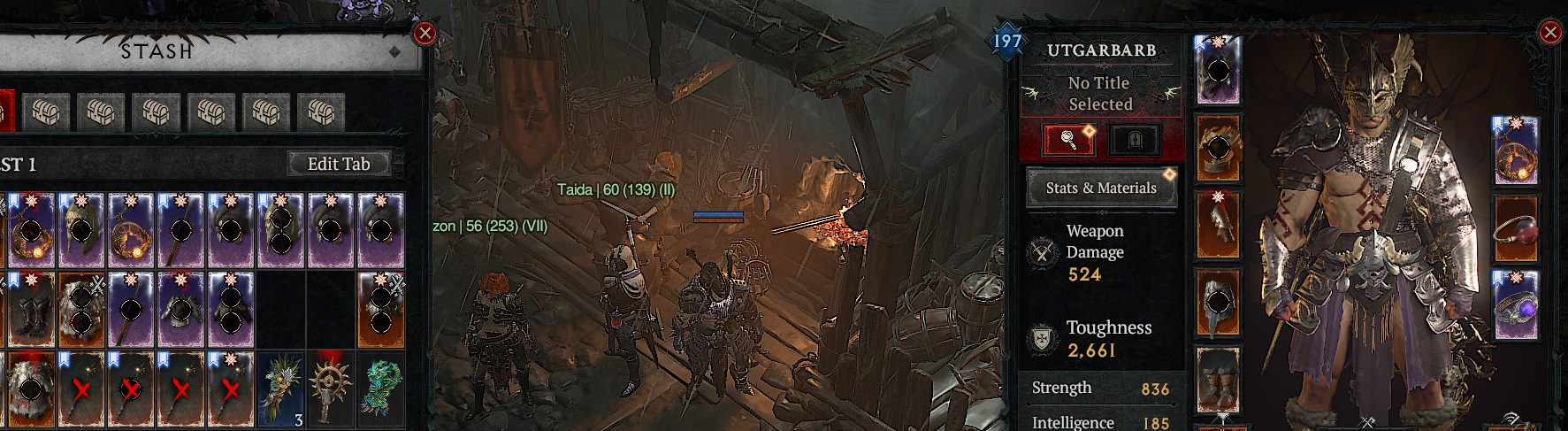Select the equipped red gem ring

pos(1516,229)
